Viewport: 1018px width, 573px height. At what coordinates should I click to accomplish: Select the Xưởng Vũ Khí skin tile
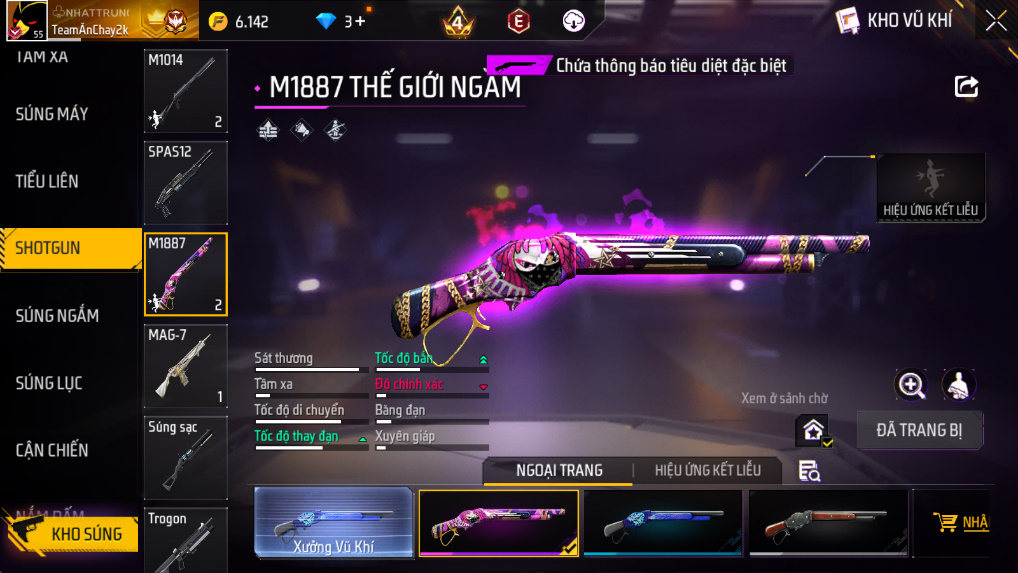click(x=333, y=522)
